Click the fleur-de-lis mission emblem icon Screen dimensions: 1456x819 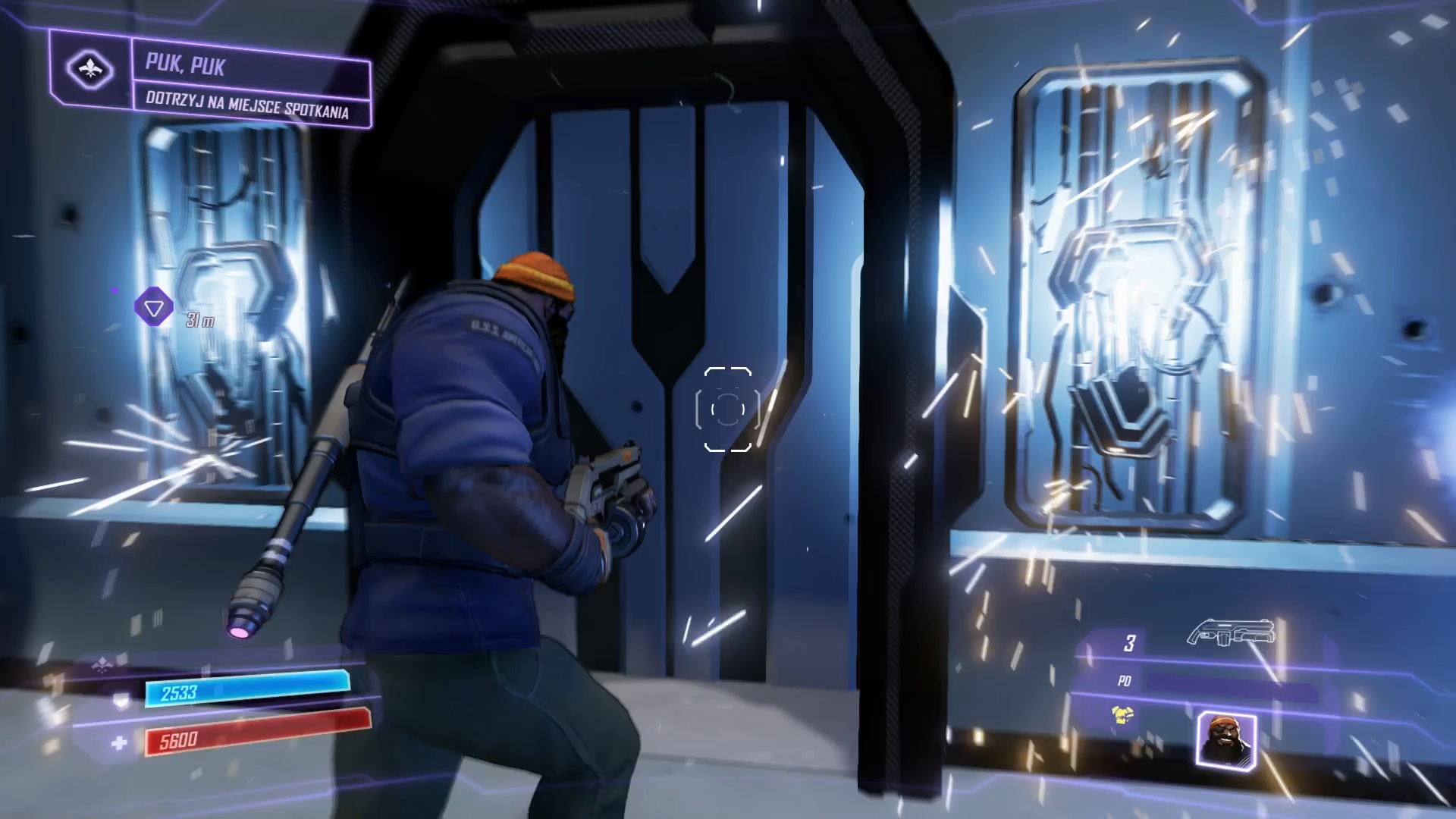point(90,71)
